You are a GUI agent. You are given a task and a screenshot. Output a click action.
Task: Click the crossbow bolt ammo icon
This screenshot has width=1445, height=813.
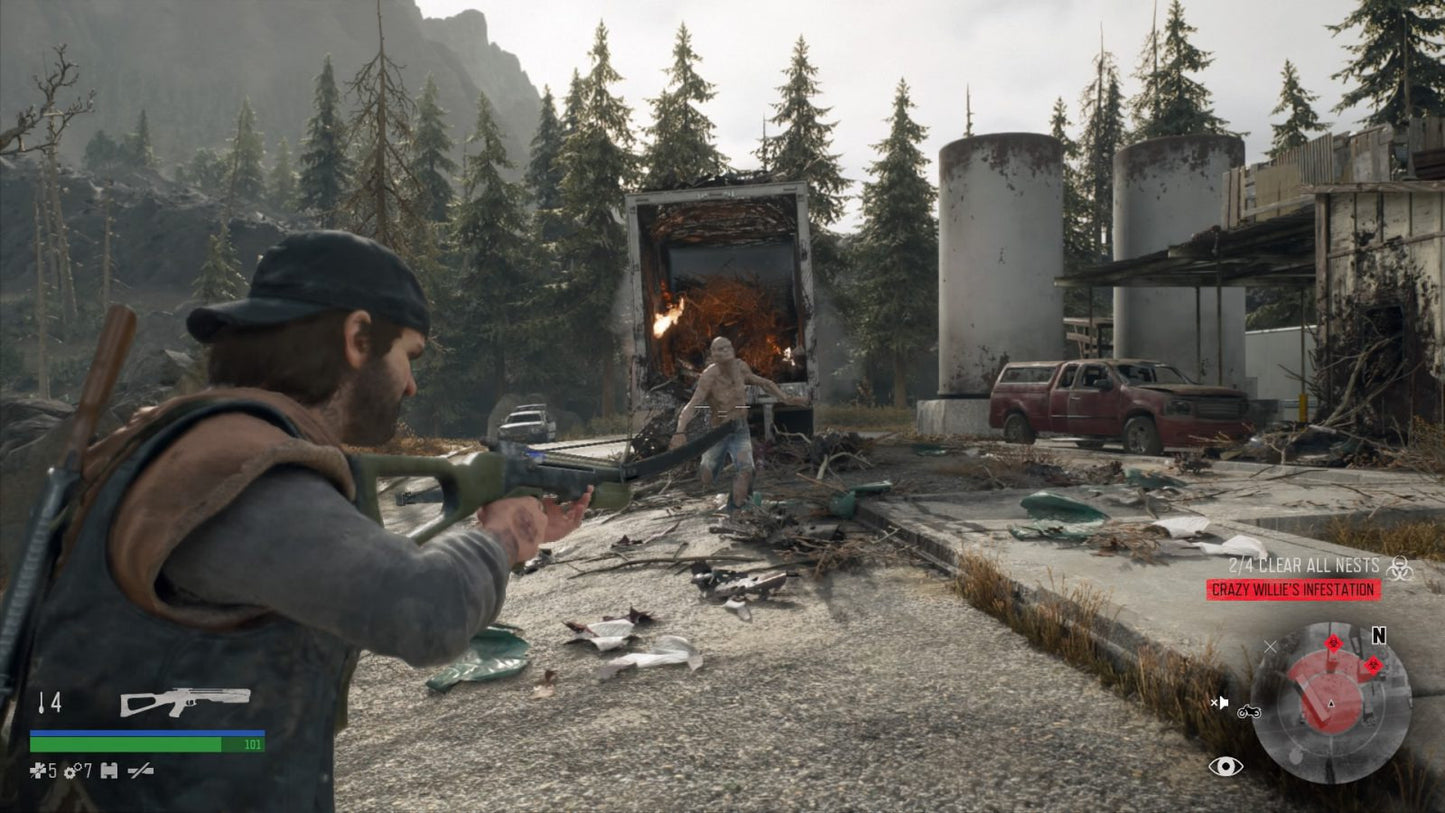coord(42,703)
